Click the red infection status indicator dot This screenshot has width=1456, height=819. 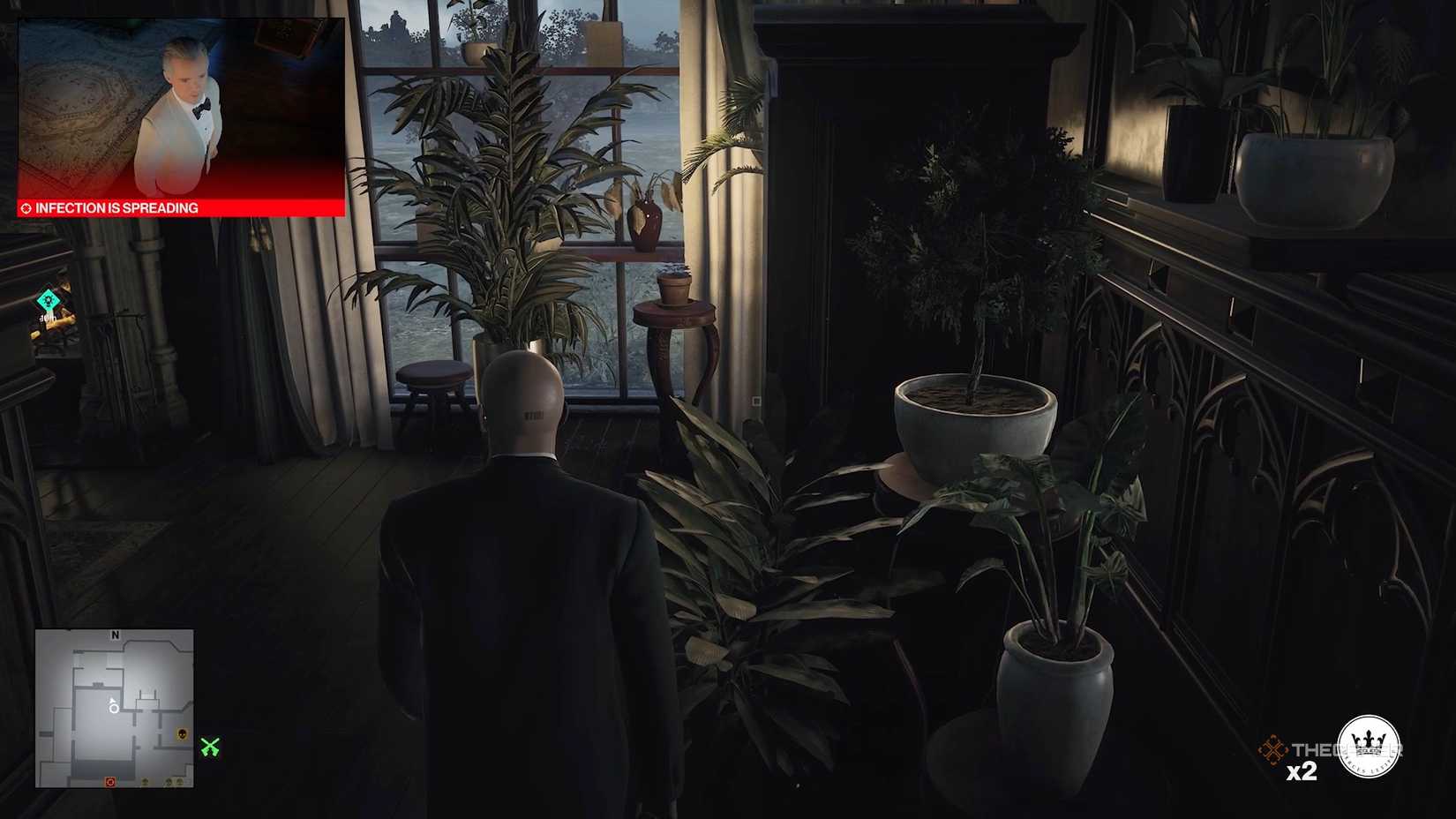(x=25, y=208)
